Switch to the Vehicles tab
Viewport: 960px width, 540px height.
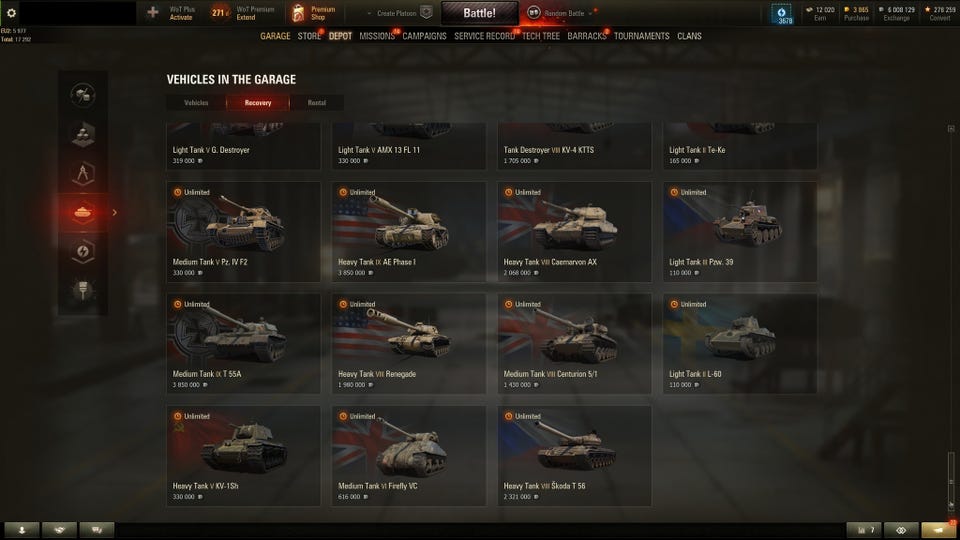click(196, 102)
